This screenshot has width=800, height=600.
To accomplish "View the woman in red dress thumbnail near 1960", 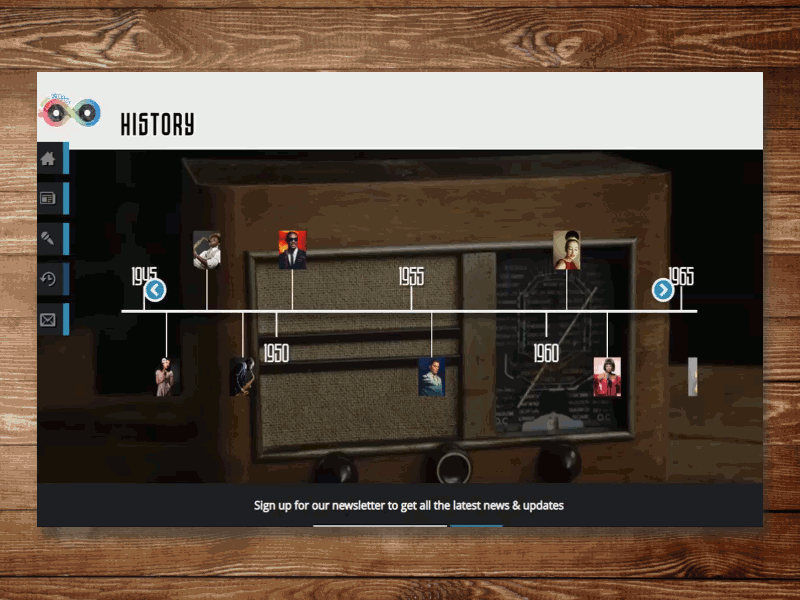I will click(x=567, y=250).
